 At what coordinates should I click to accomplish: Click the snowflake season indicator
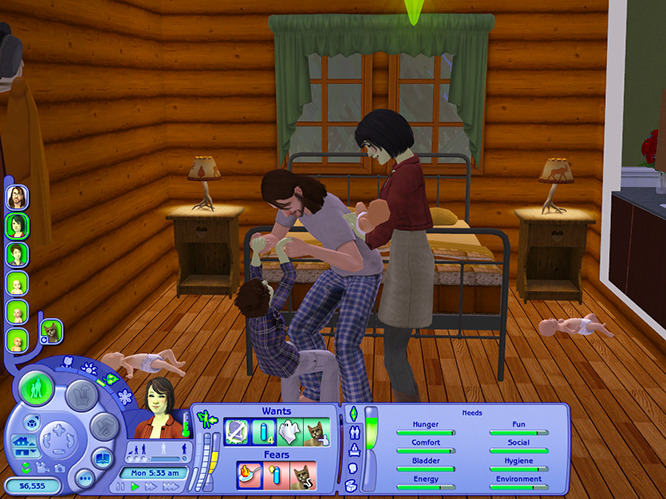point(125,397)
